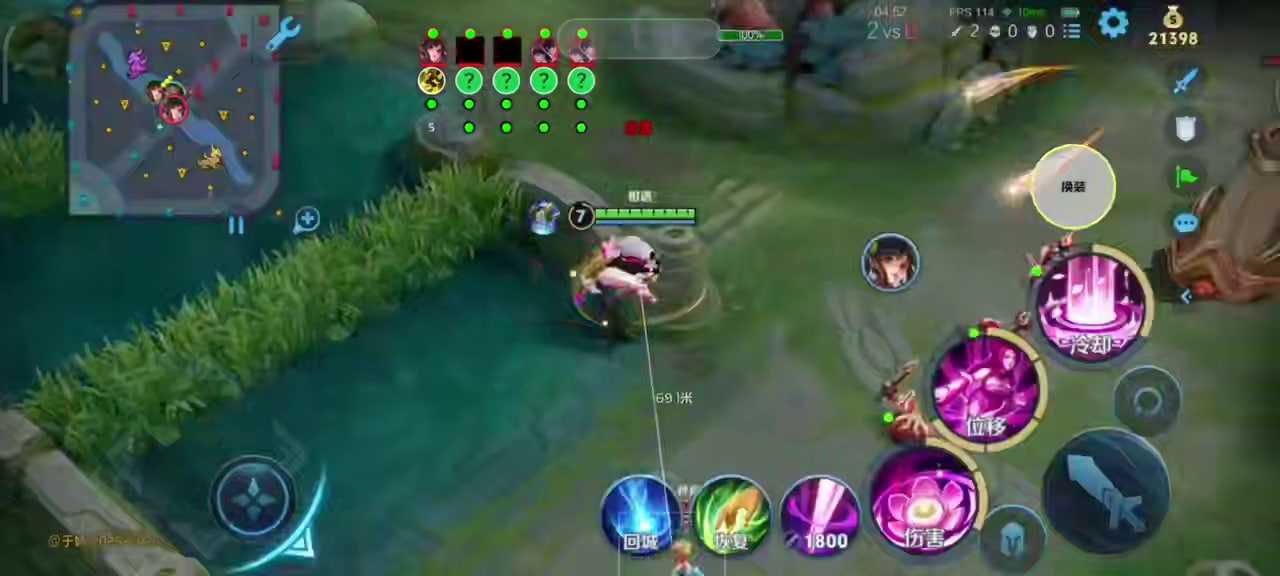Open the shop via the gold counter
The width and height of the screenshot is (1280, 576).
1172,27
